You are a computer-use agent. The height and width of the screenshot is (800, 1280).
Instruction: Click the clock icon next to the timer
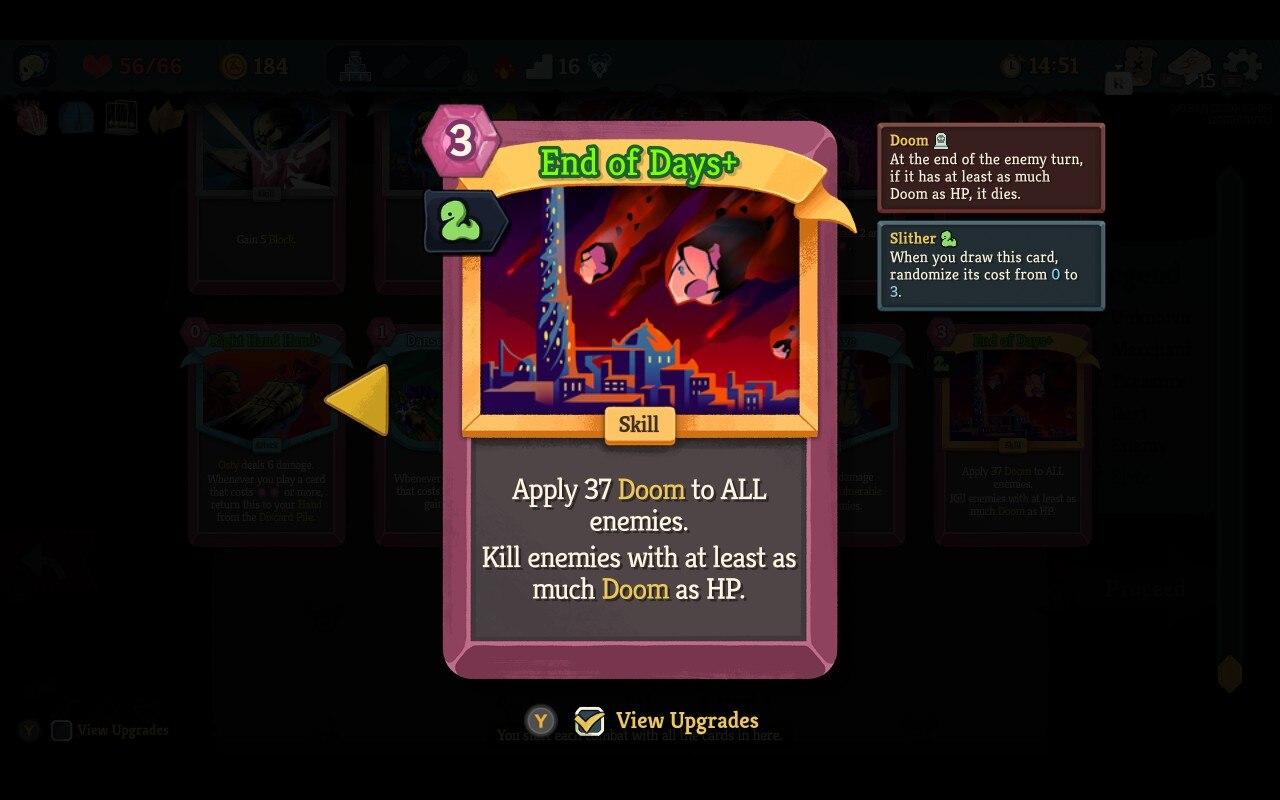tap(1010, 67)
